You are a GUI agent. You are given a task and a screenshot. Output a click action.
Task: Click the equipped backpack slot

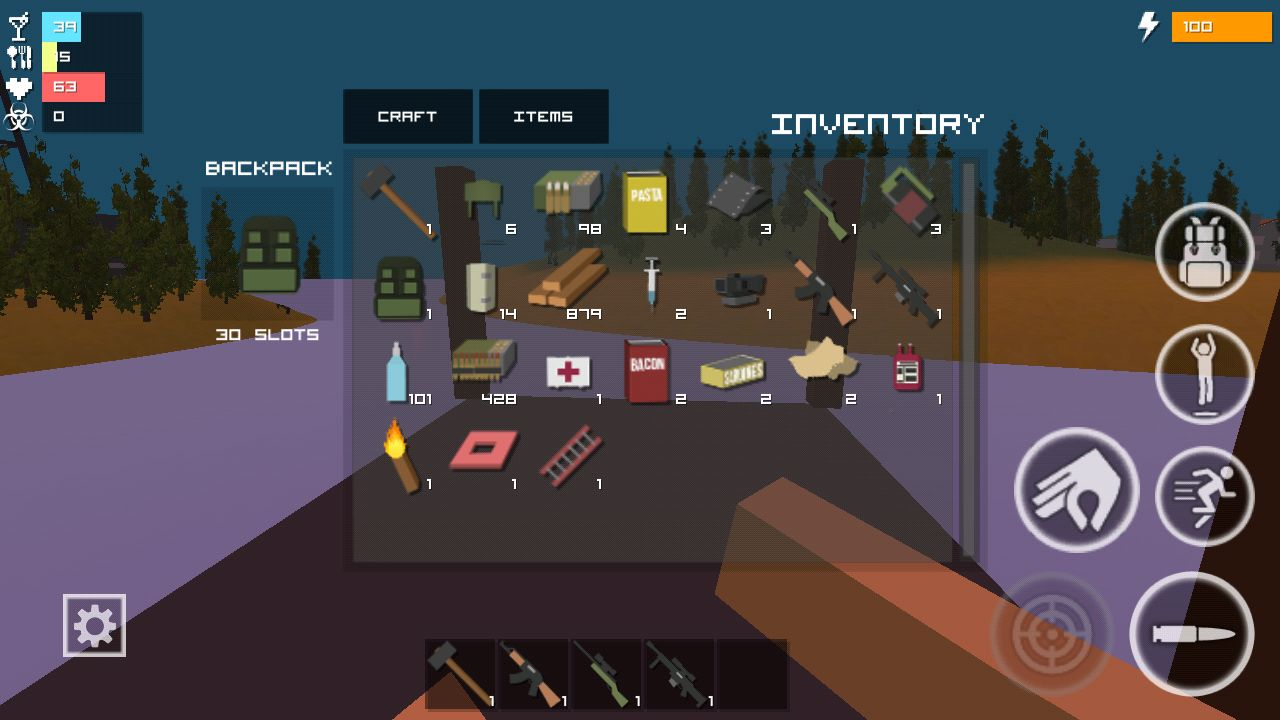pos(268,255)
